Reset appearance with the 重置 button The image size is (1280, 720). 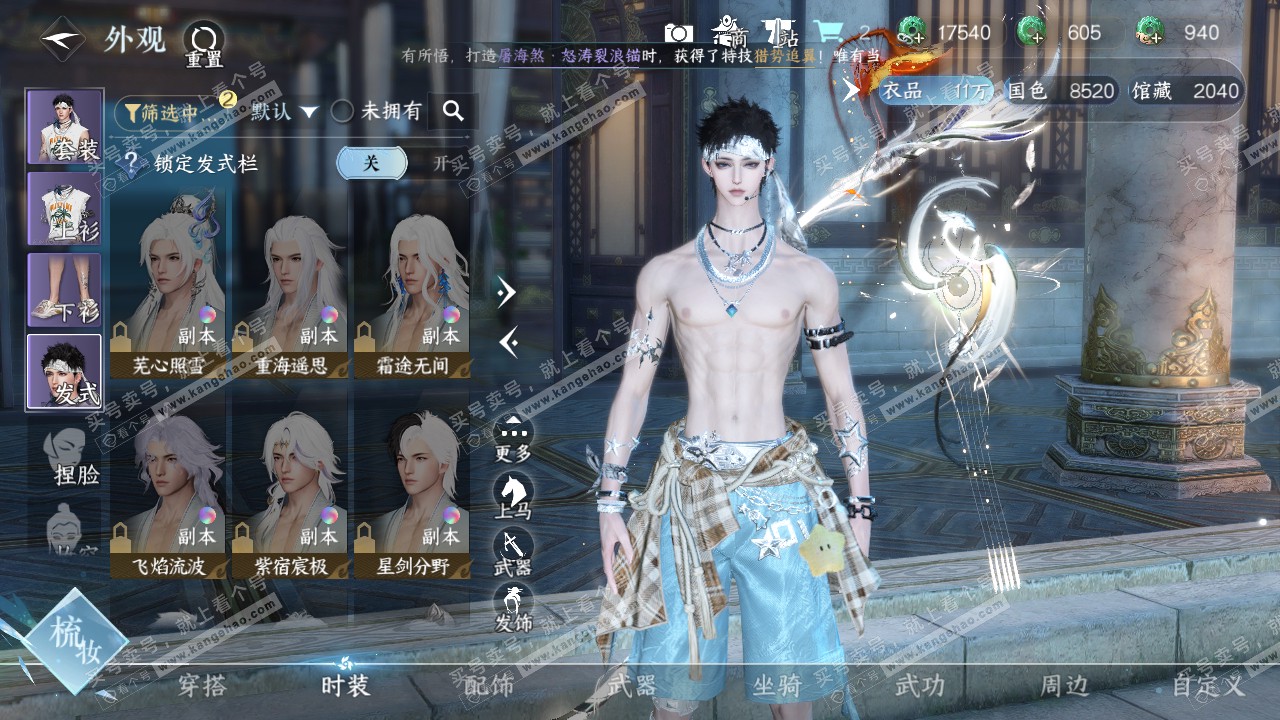coord(204,43)
